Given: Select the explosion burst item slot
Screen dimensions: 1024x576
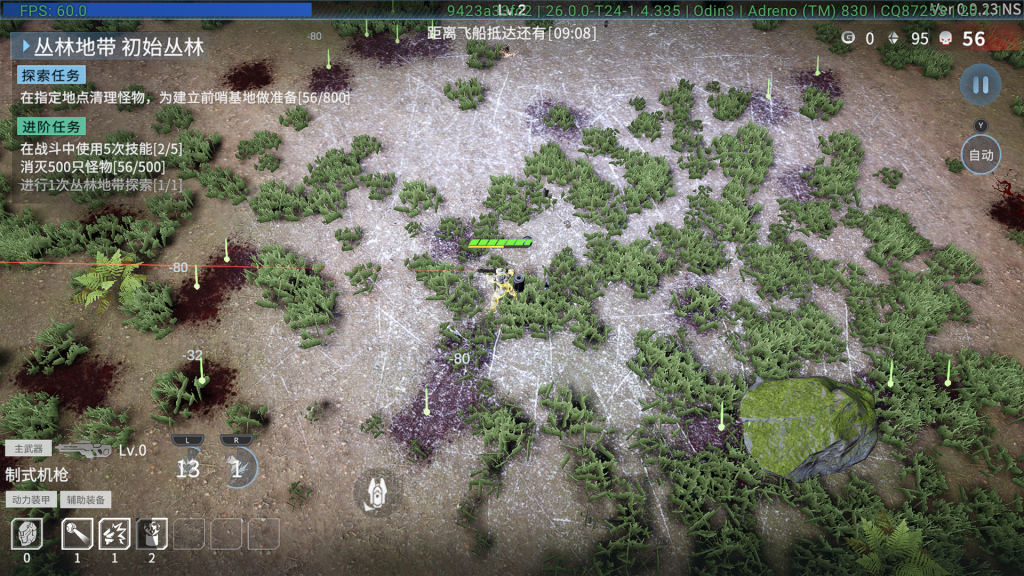Looking at the screenshot, I should [x=114, y=534].
